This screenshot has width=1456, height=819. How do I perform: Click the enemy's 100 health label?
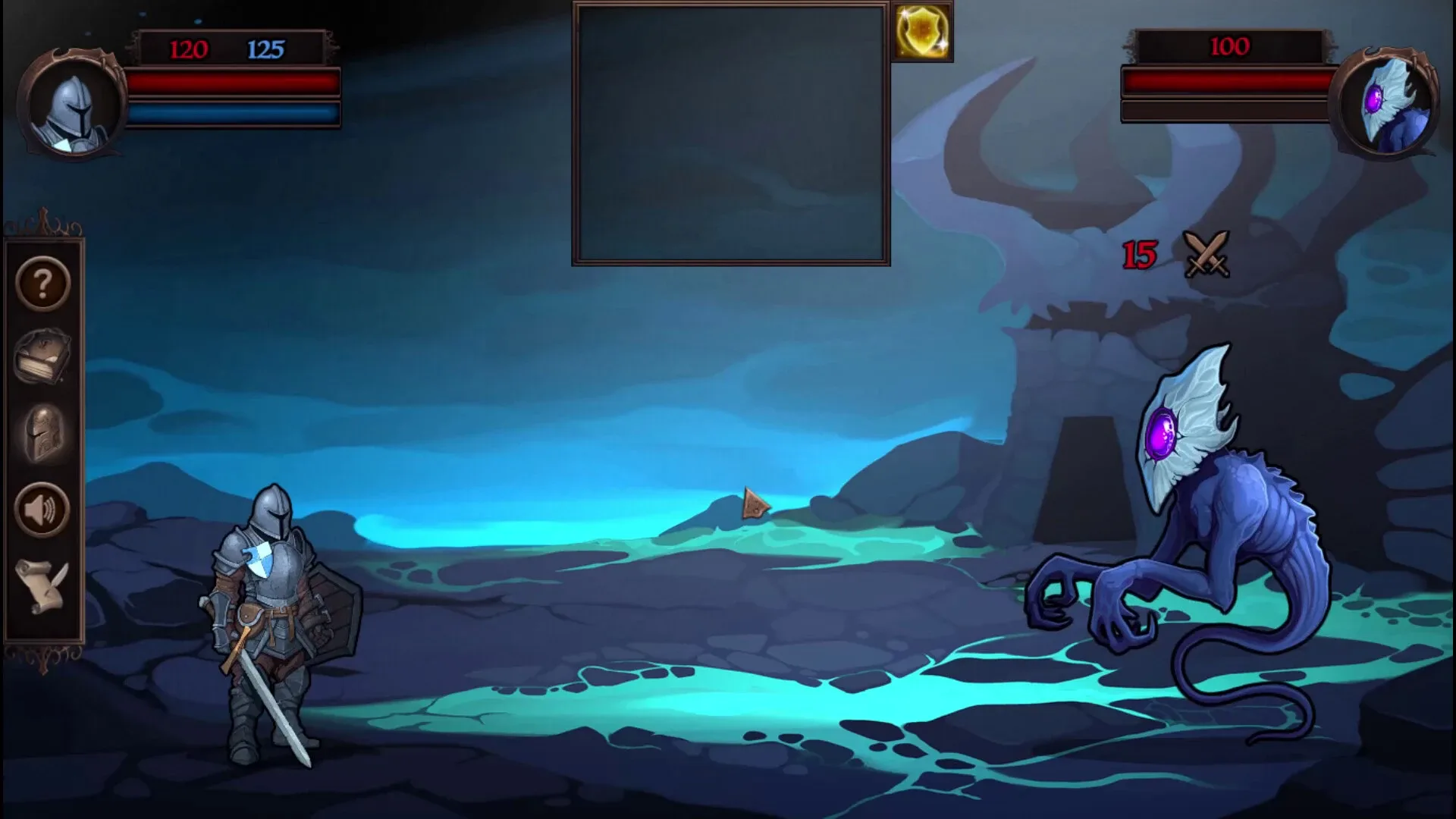click(x=1229, y=47)
